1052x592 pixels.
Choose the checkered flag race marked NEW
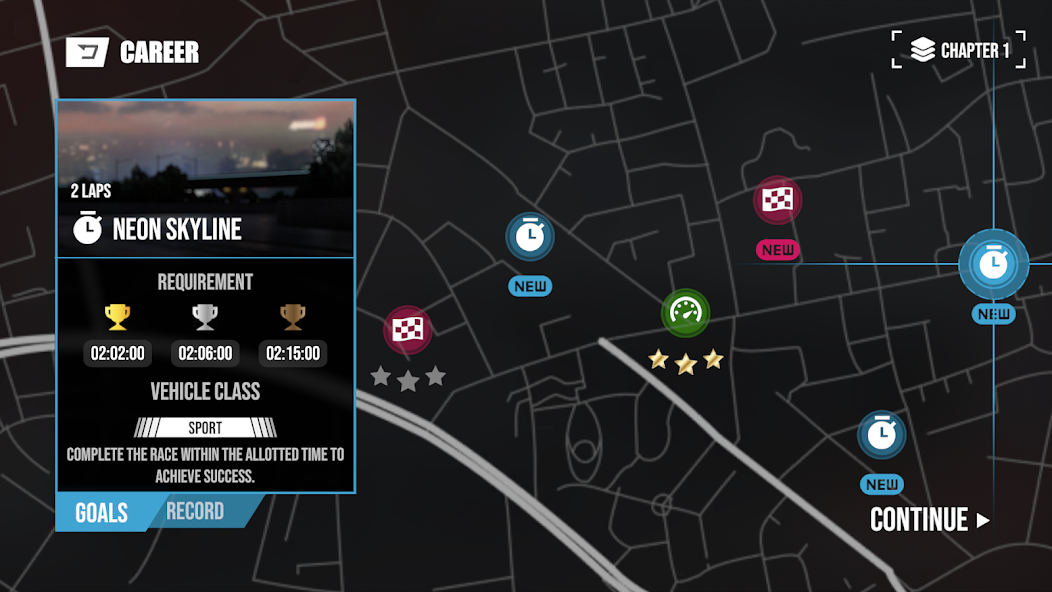click(777, 201)
